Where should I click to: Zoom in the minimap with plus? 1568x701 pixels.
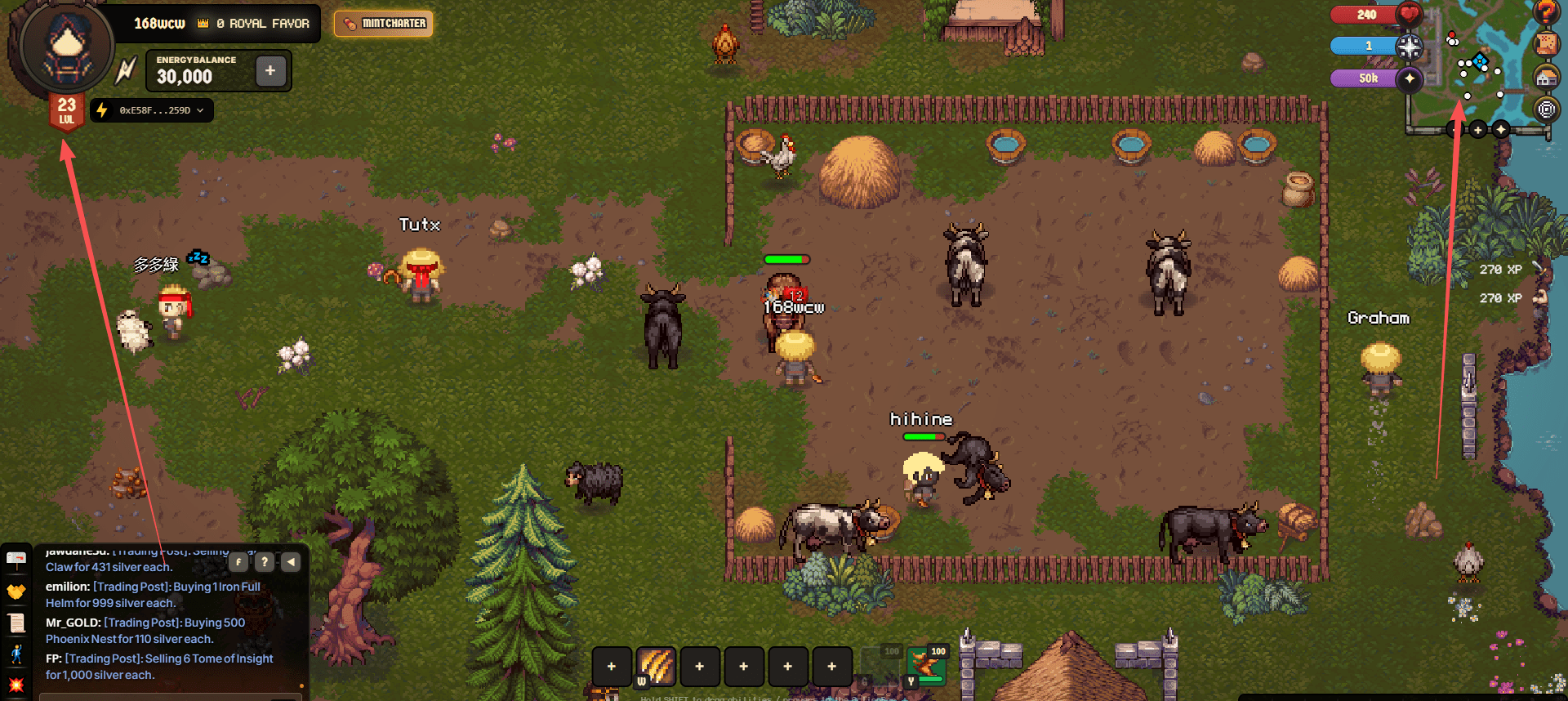(x=1477, y=129)
